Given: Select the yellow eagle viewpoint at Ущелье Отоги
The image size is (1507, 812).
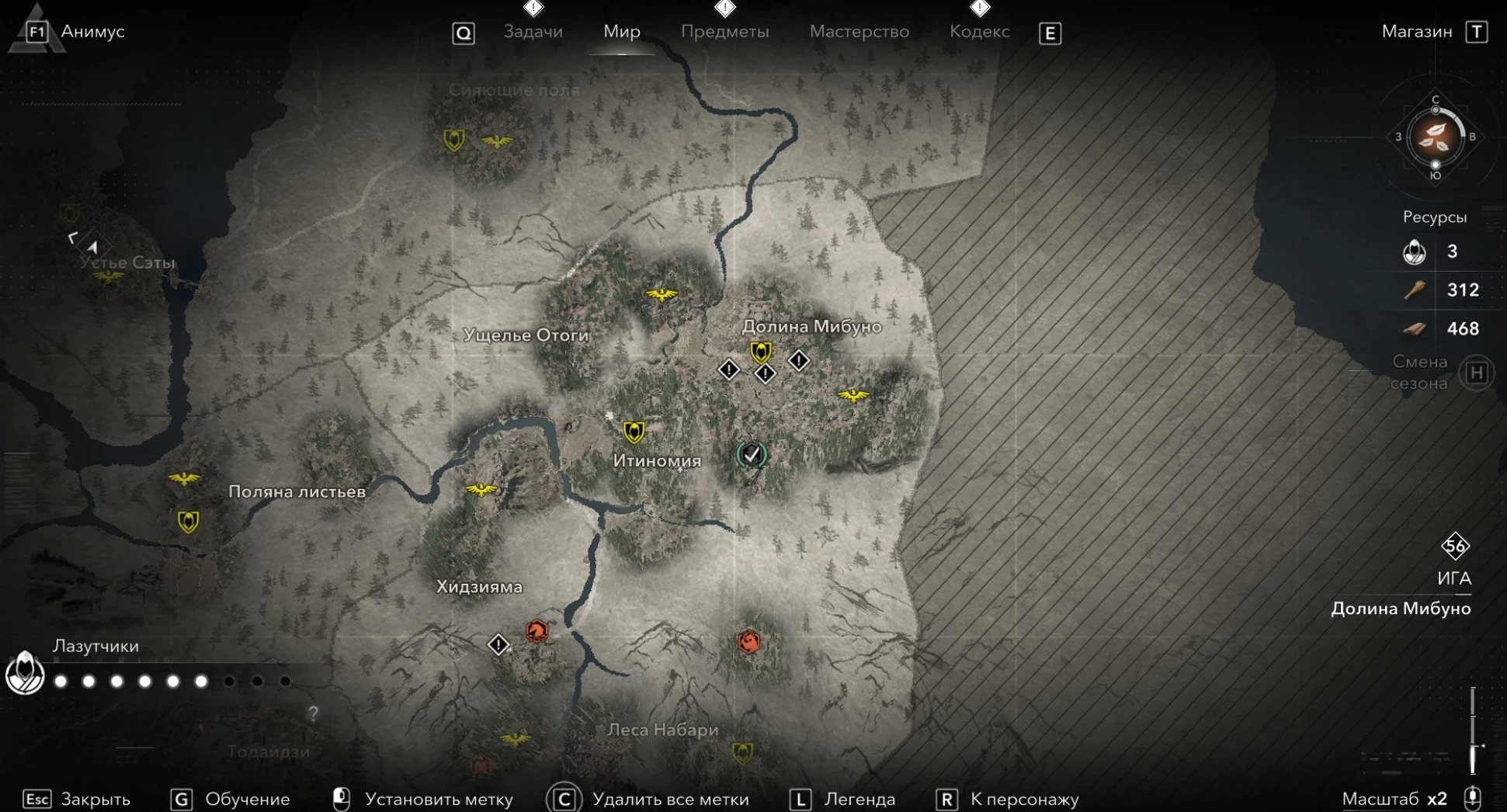Looking at the screenshot, I should (x=661, y=294).
